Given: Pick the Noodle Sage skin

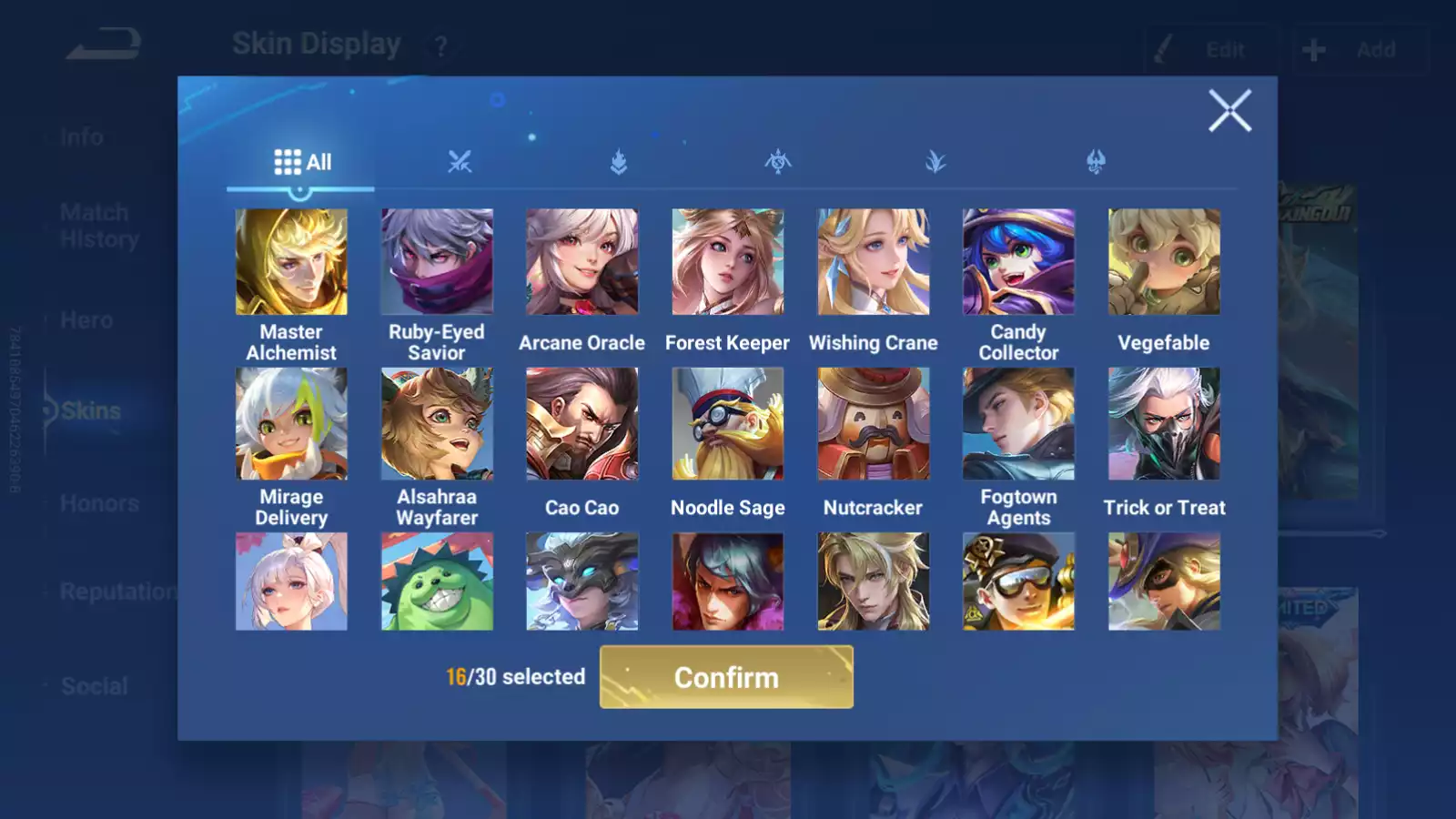Looking at the screenshot, I should coord(728,423).
